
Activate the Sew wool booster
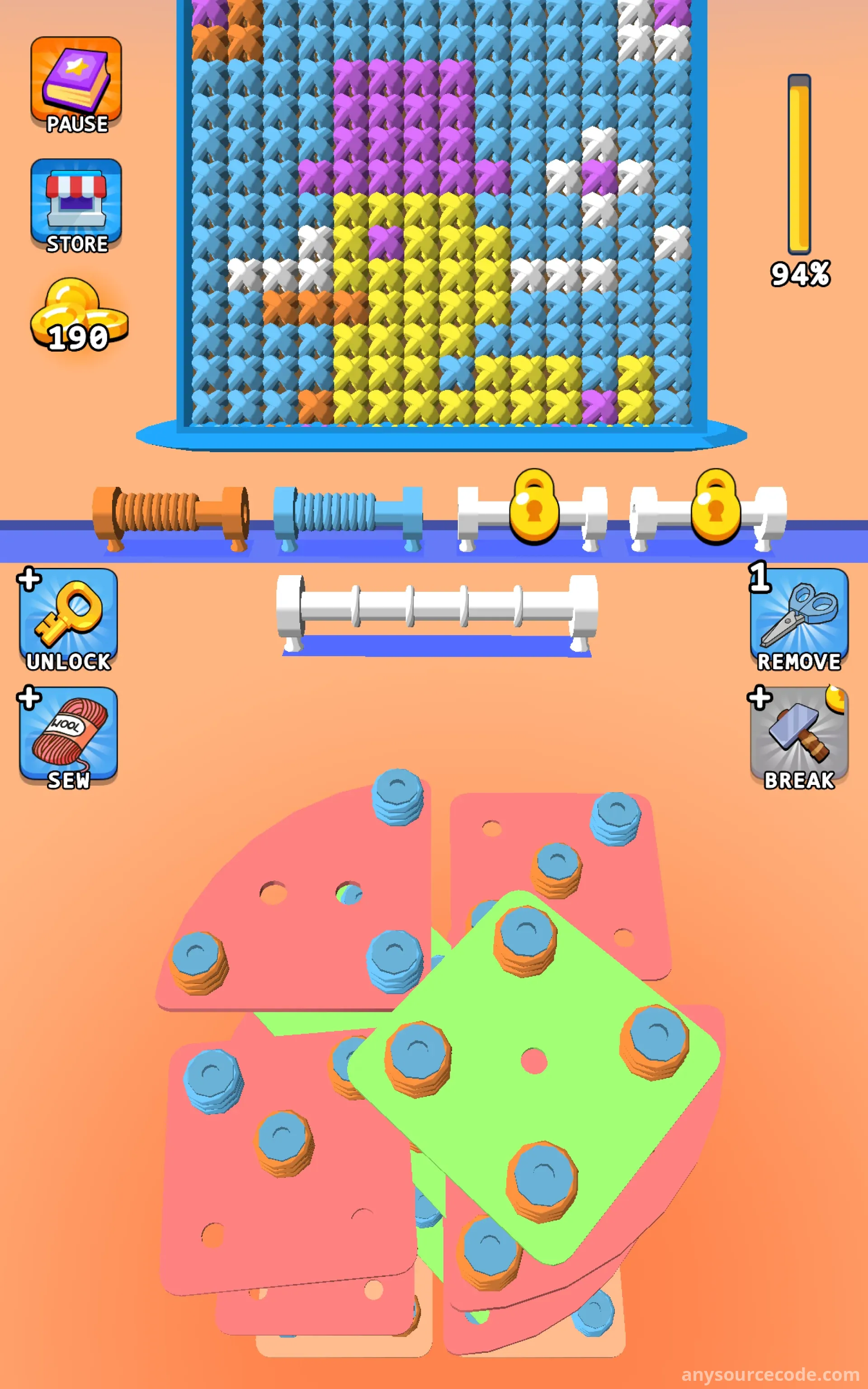[68, 737]
